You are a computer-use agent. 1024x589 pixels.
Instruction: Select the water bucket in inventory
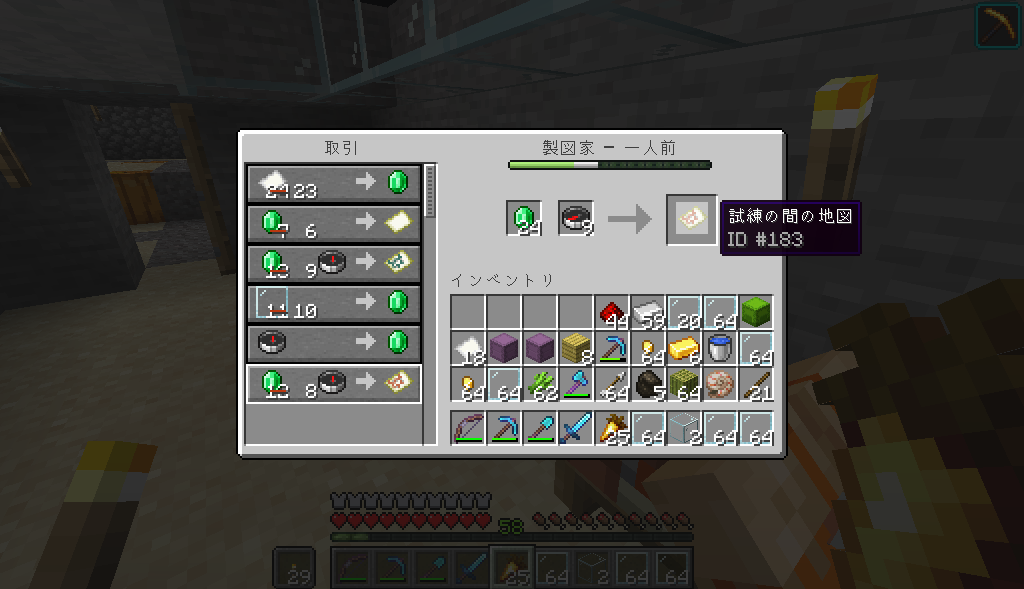(720, 349)
